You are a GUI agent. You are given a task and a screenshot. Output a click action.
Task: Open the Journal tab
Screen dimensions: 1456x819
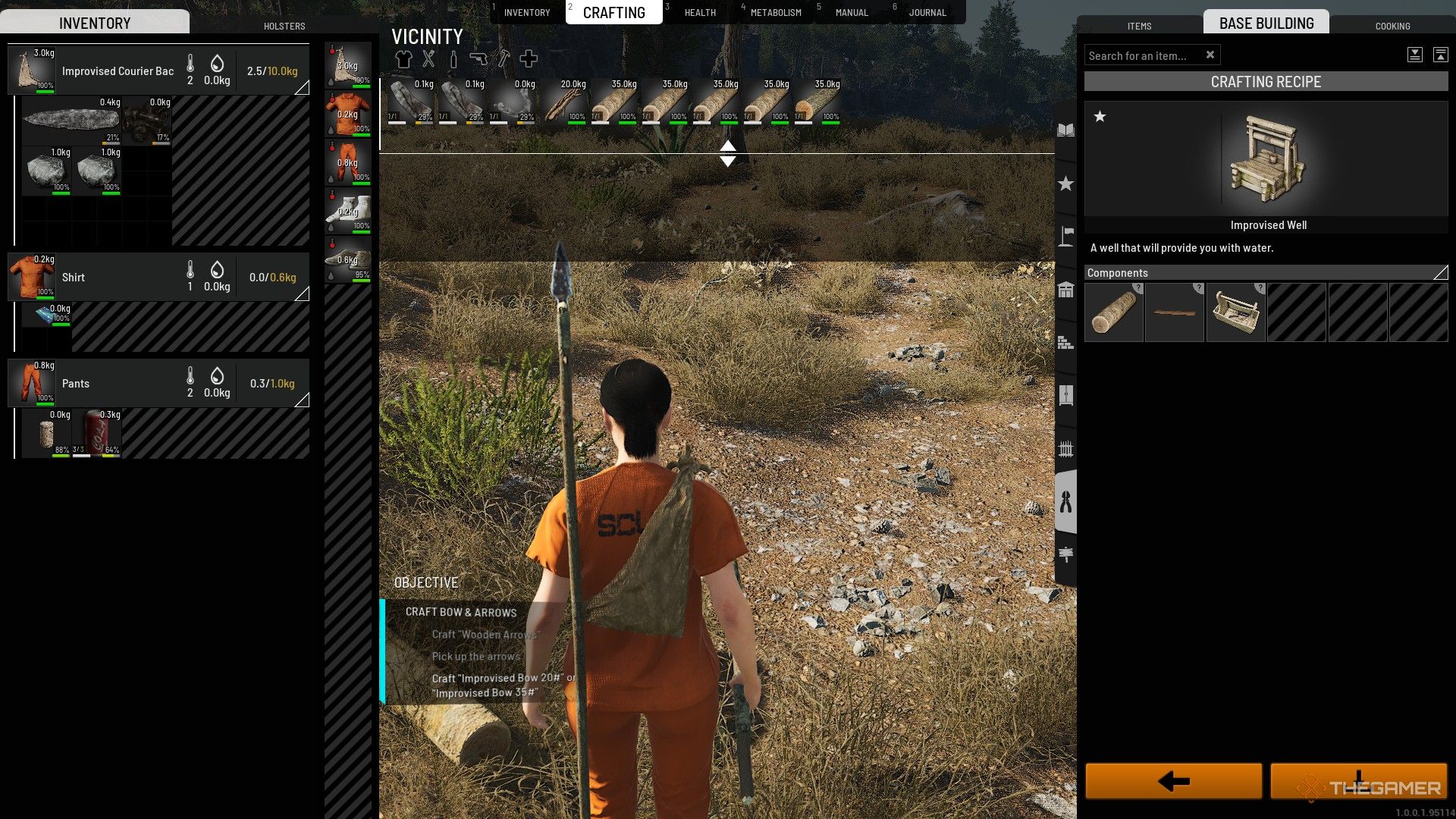coord(927,13)
